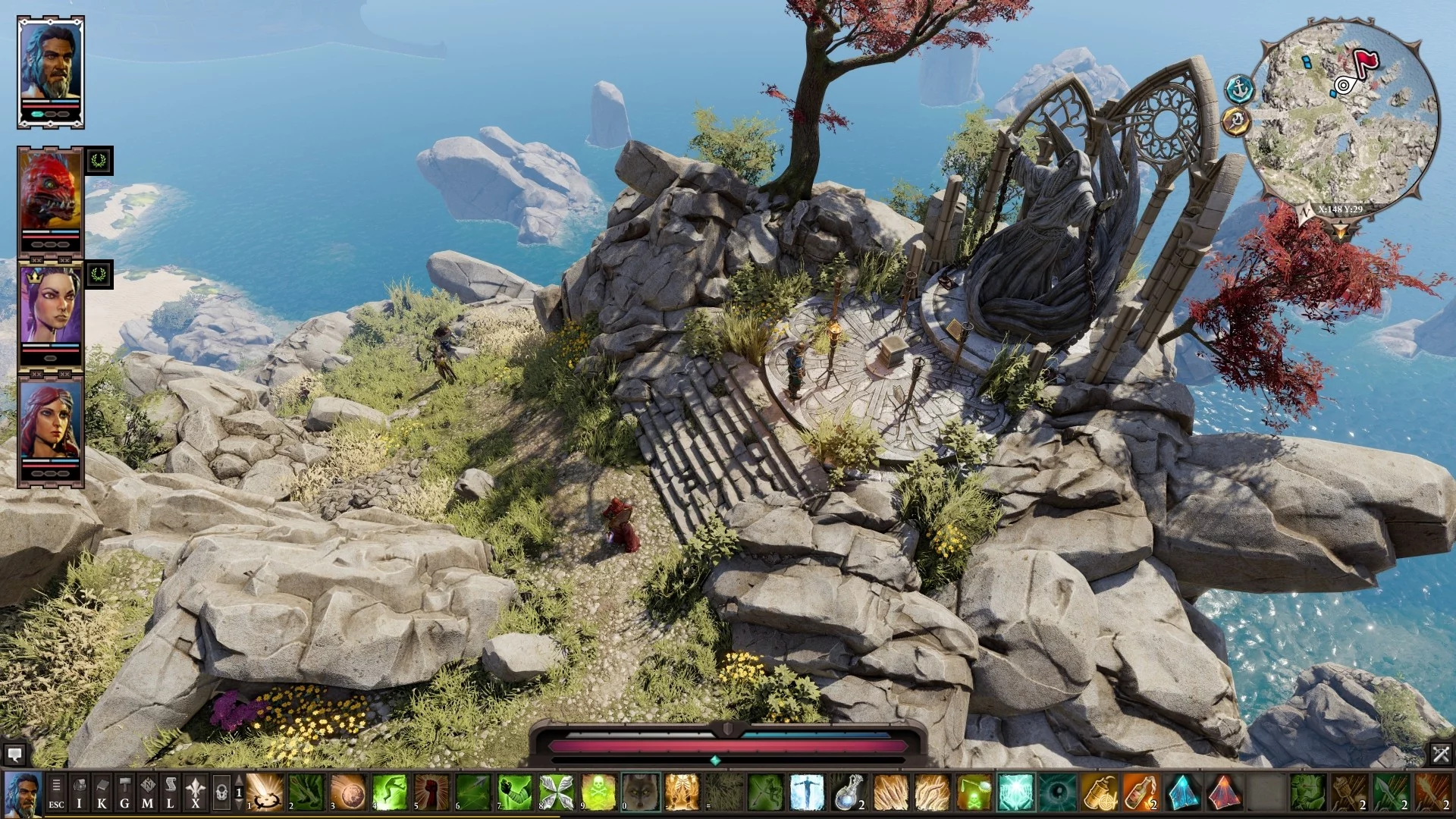
Task: Open the chat speech bubble button
Action: pyautogui.click(x=14, y=755)
